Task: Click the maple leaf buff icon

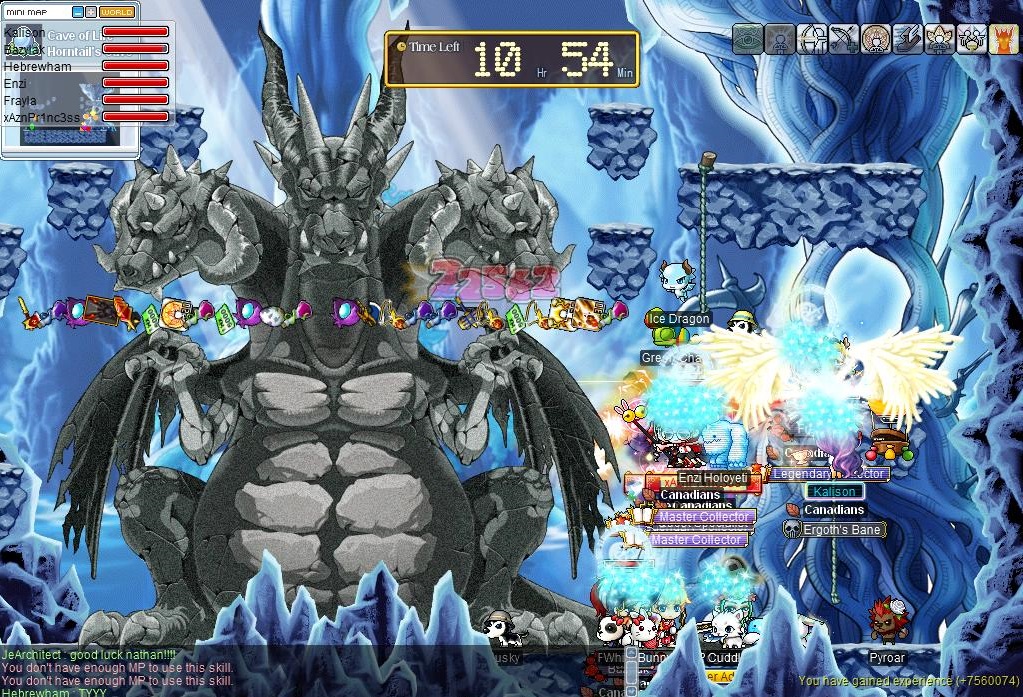Action: click(x=939, y=38)
